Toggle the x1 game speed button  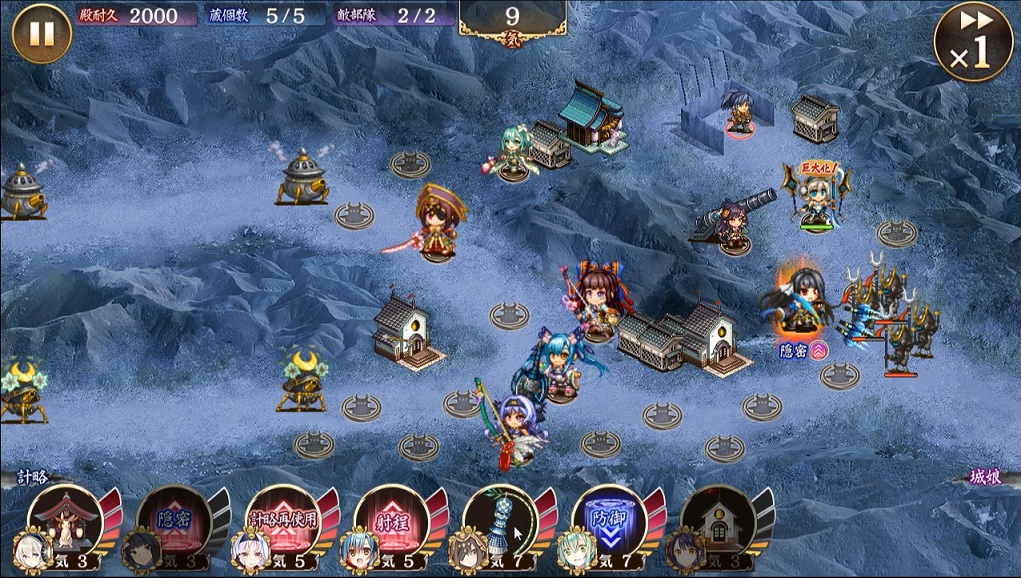972,41
